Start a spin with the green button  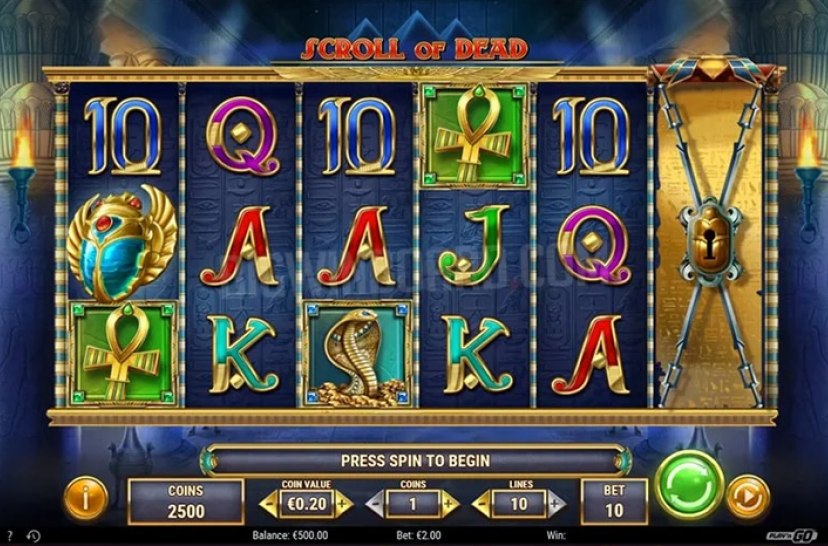tap(689, 485)
